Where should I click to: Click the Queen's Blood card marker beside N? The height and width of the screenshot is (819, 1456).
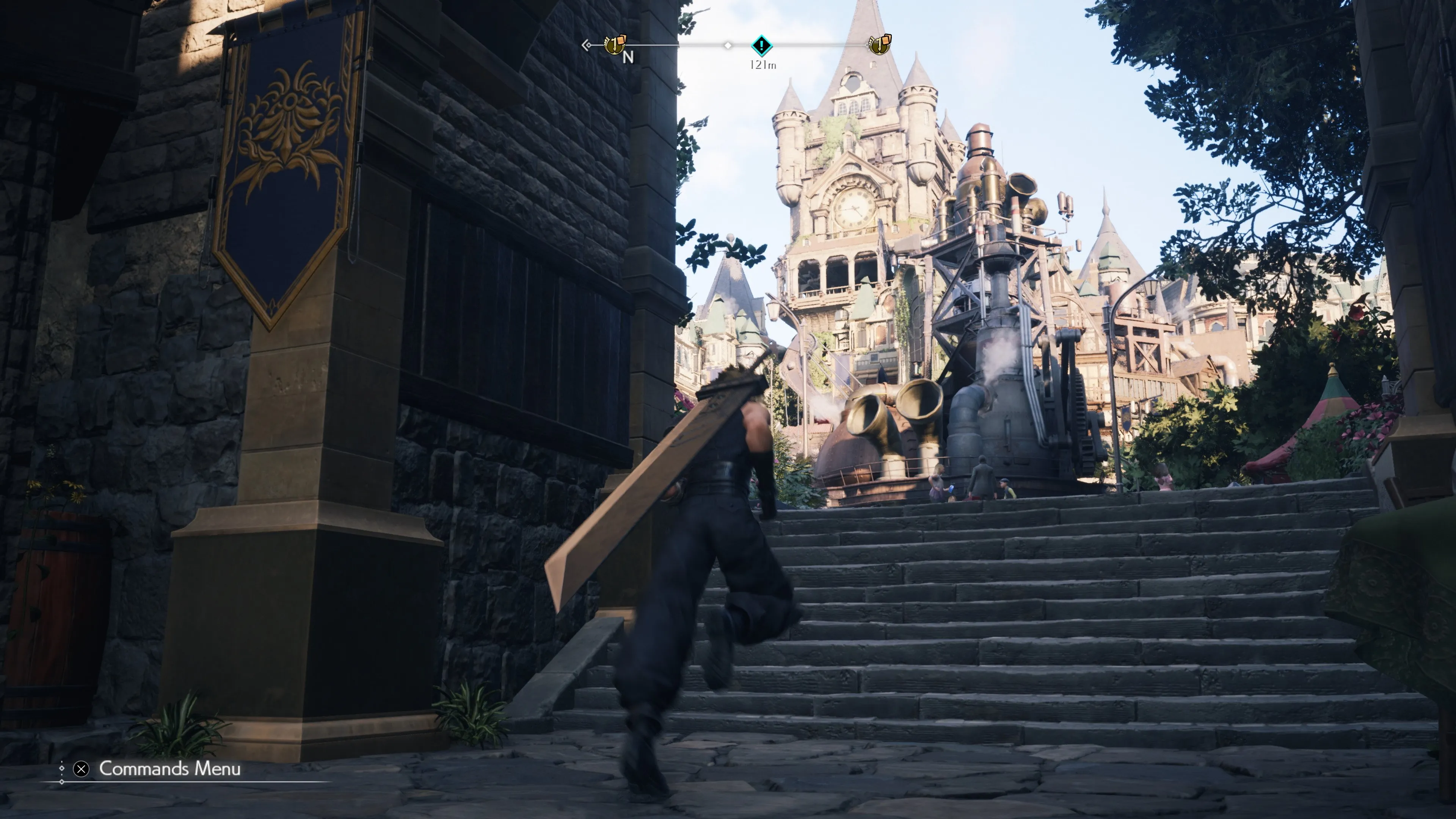[615, 44]
